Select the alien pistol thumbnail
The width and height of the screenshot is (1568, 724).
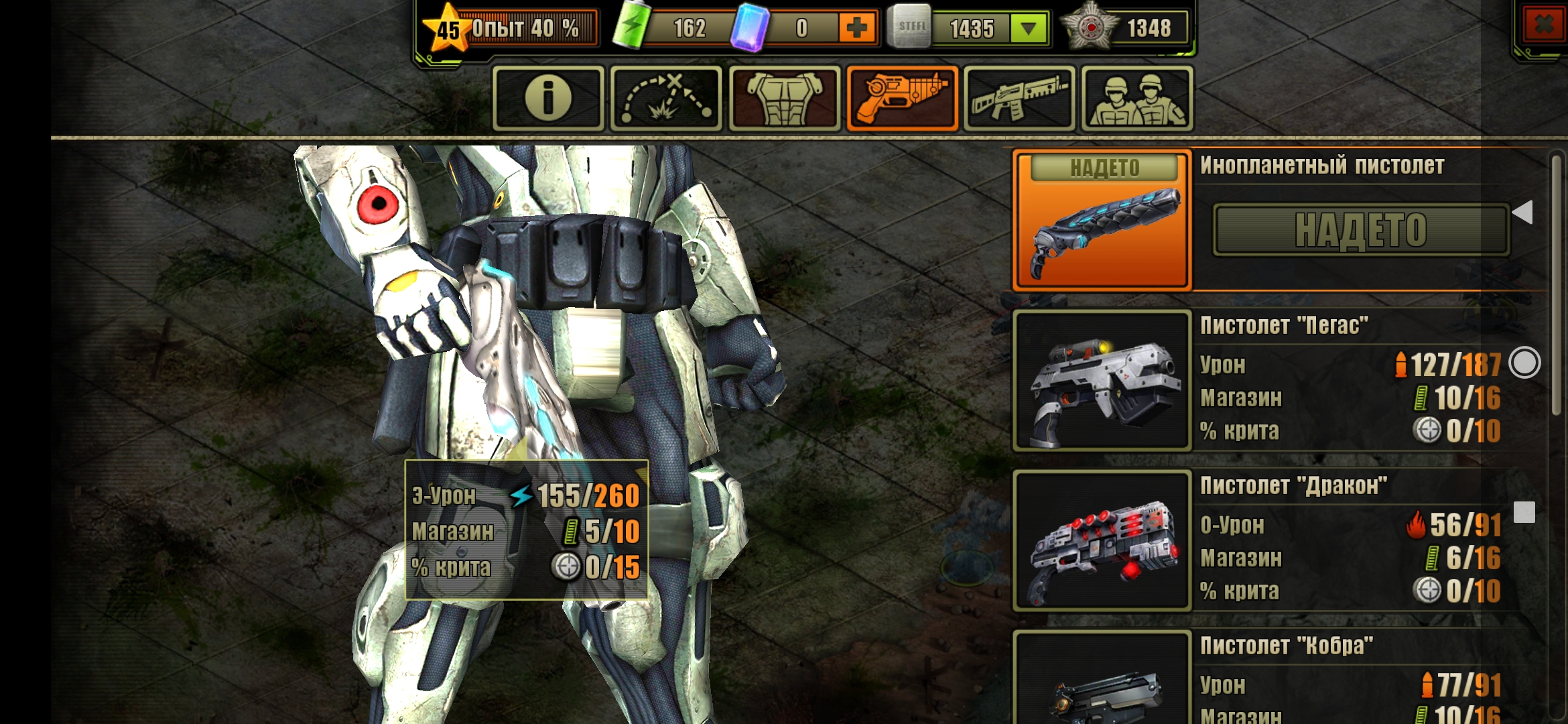(x=1102, y=220)
